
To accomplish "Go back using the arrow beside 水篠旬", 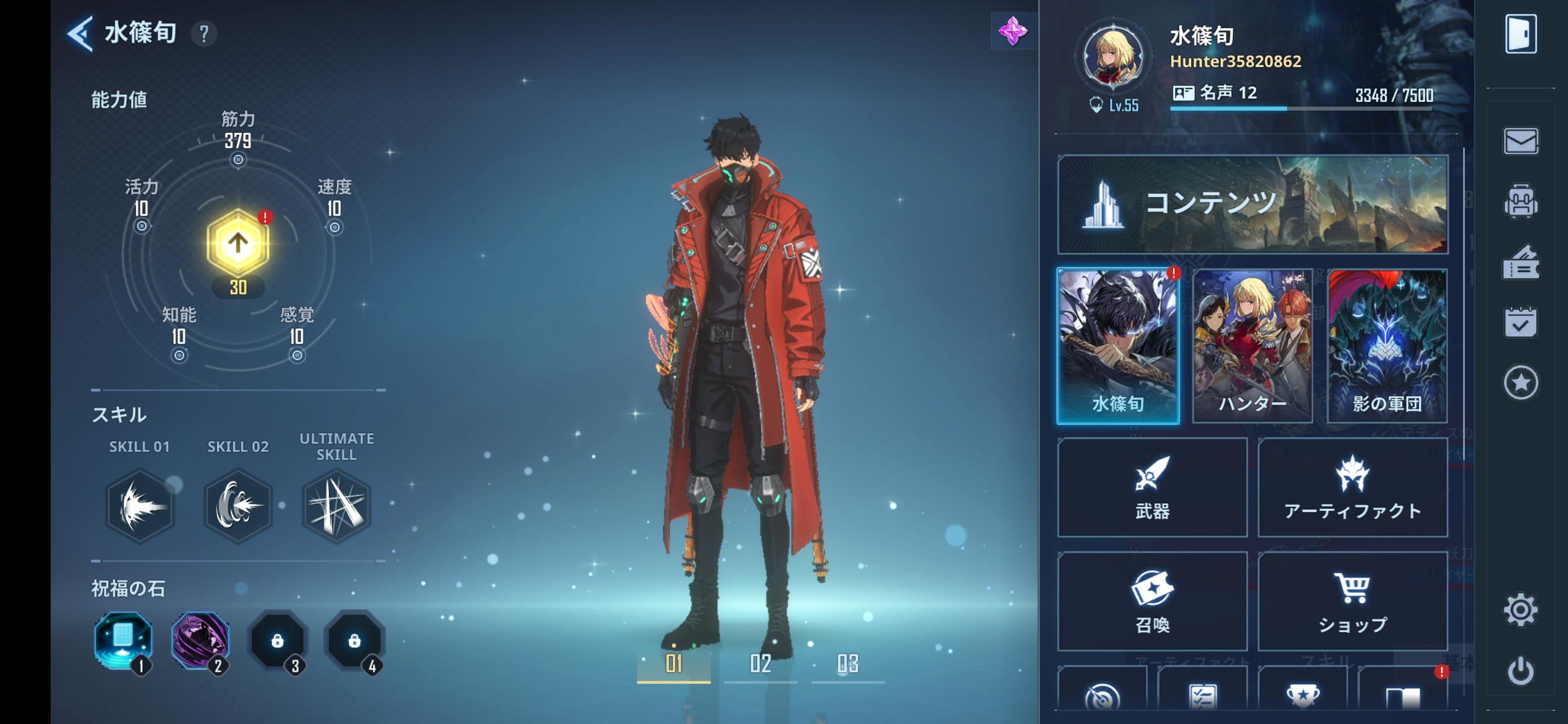I will click(80, 34).
